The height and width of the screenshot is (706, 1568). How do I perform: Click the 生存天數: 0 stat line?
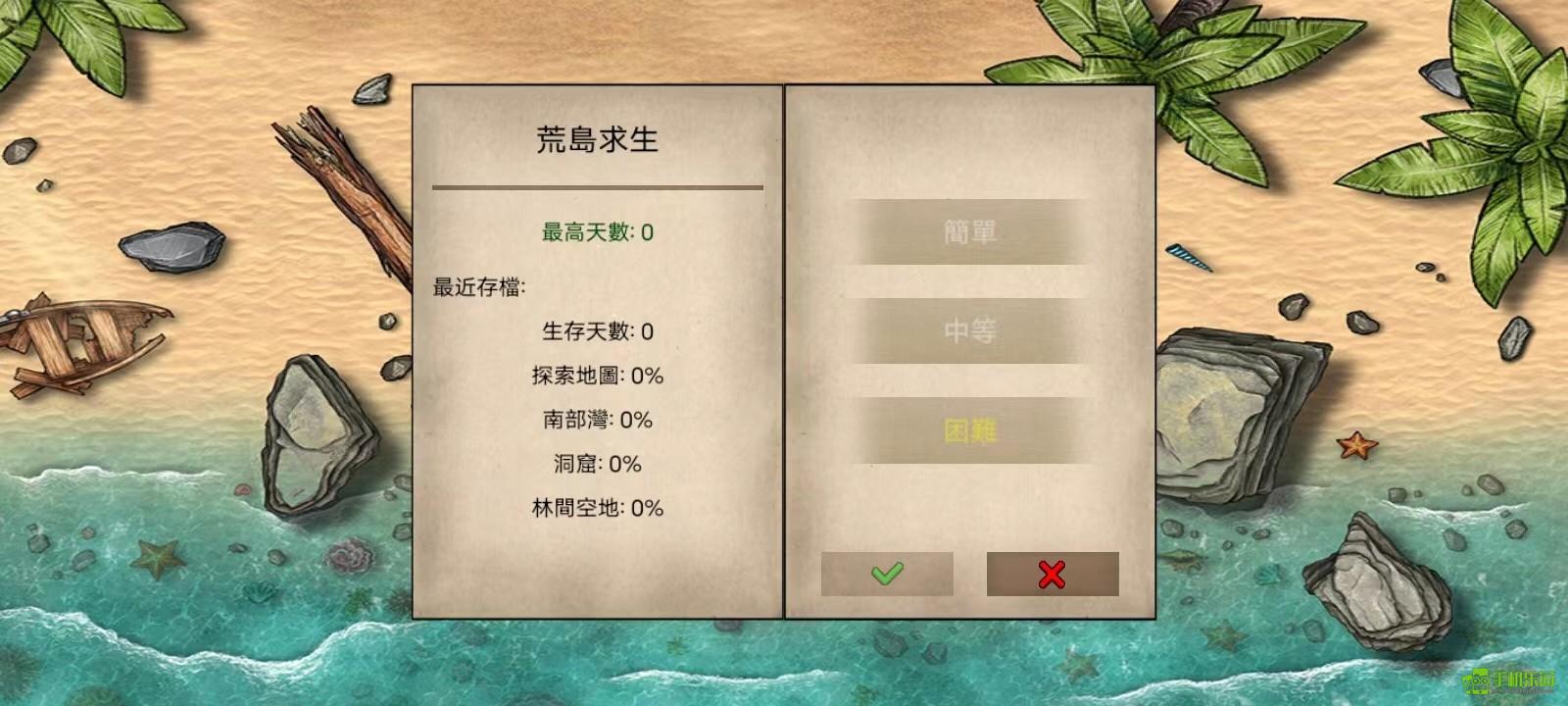click(596, 330)
